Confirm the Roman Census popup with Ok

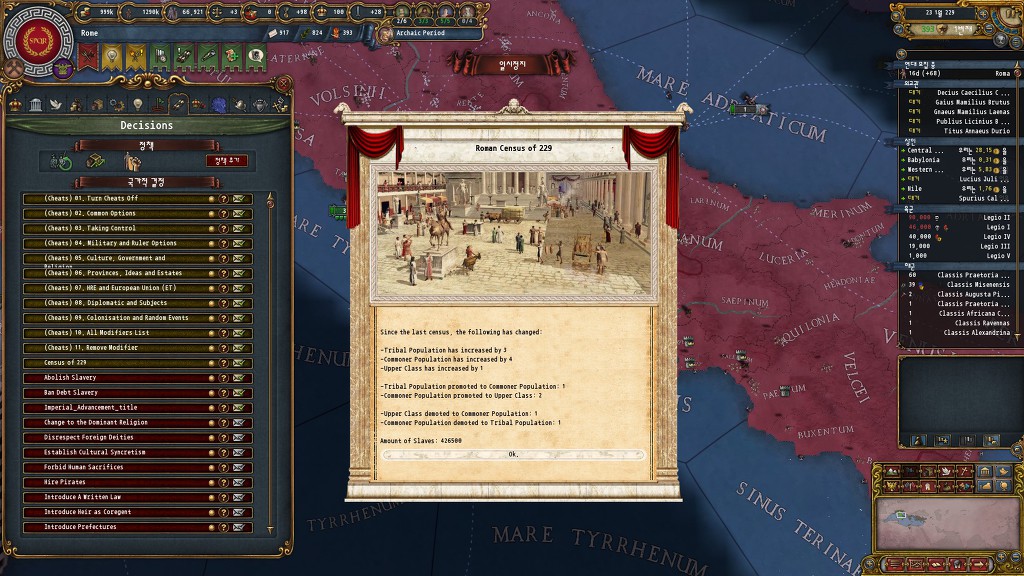pyautogui.click(x=513, y=454)
